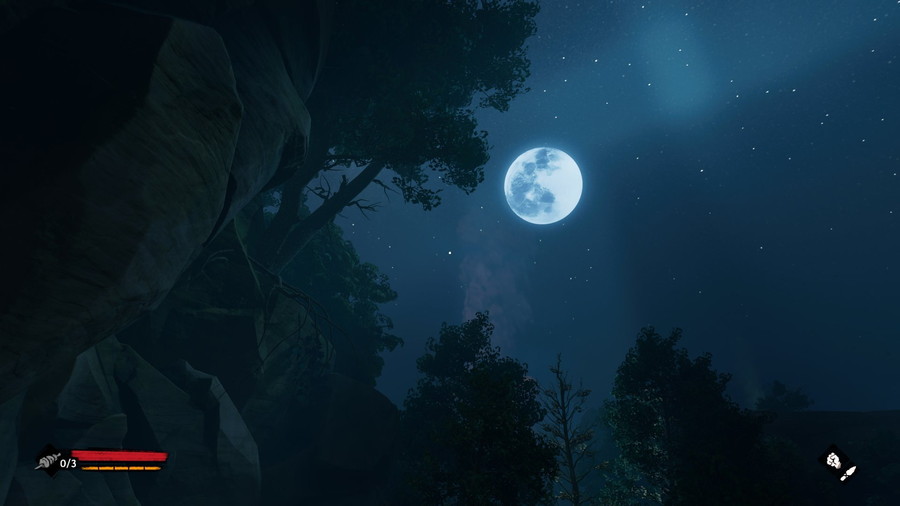Select the meat skewer food icon

pyautogui.click(x=47, y=461)
